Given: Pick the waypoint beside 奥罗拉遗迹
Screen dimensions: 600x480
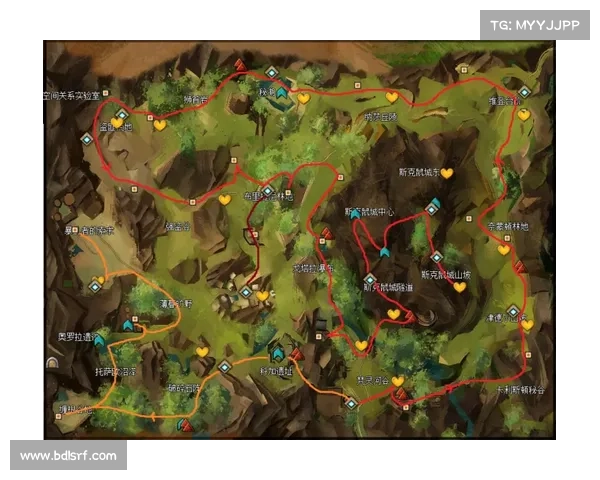Looking at the screenshot, I should click(x=99, y=341).
